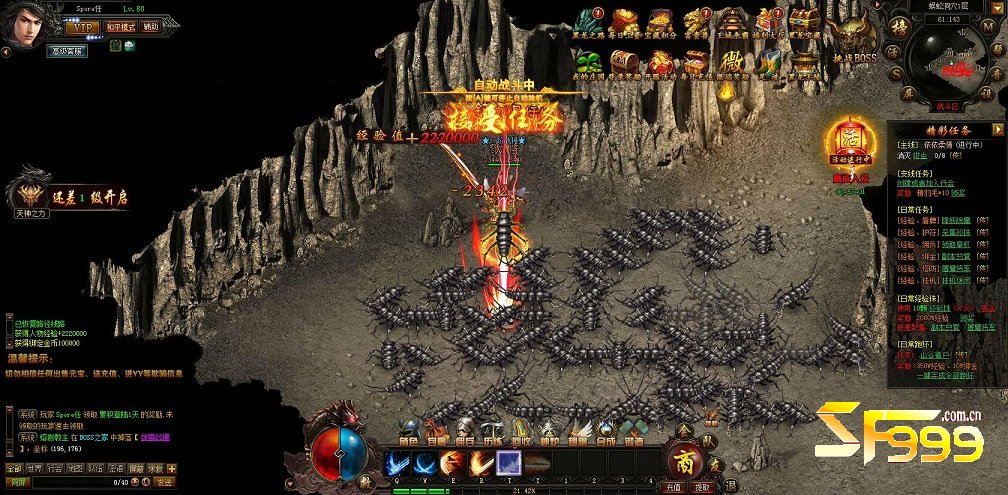The height and width of the screenshot is (495, 1008).
Task: Click the 辅助 assist button
Action: (x=150, y=27)
